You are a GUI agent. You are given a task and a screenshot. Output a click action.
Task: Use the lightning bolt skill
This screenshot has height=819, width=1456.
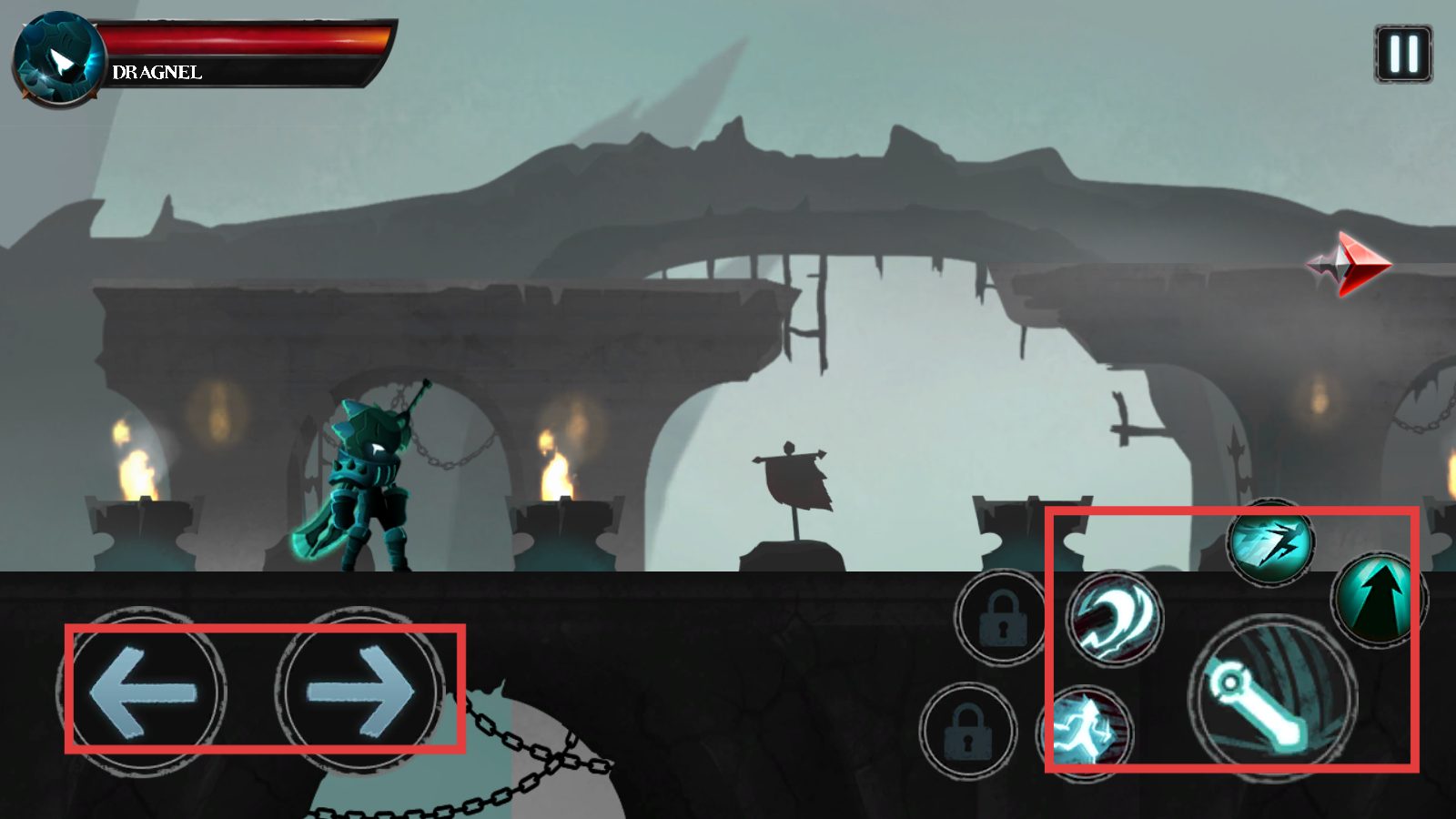pyautogui.click(x=1270, y=544)
